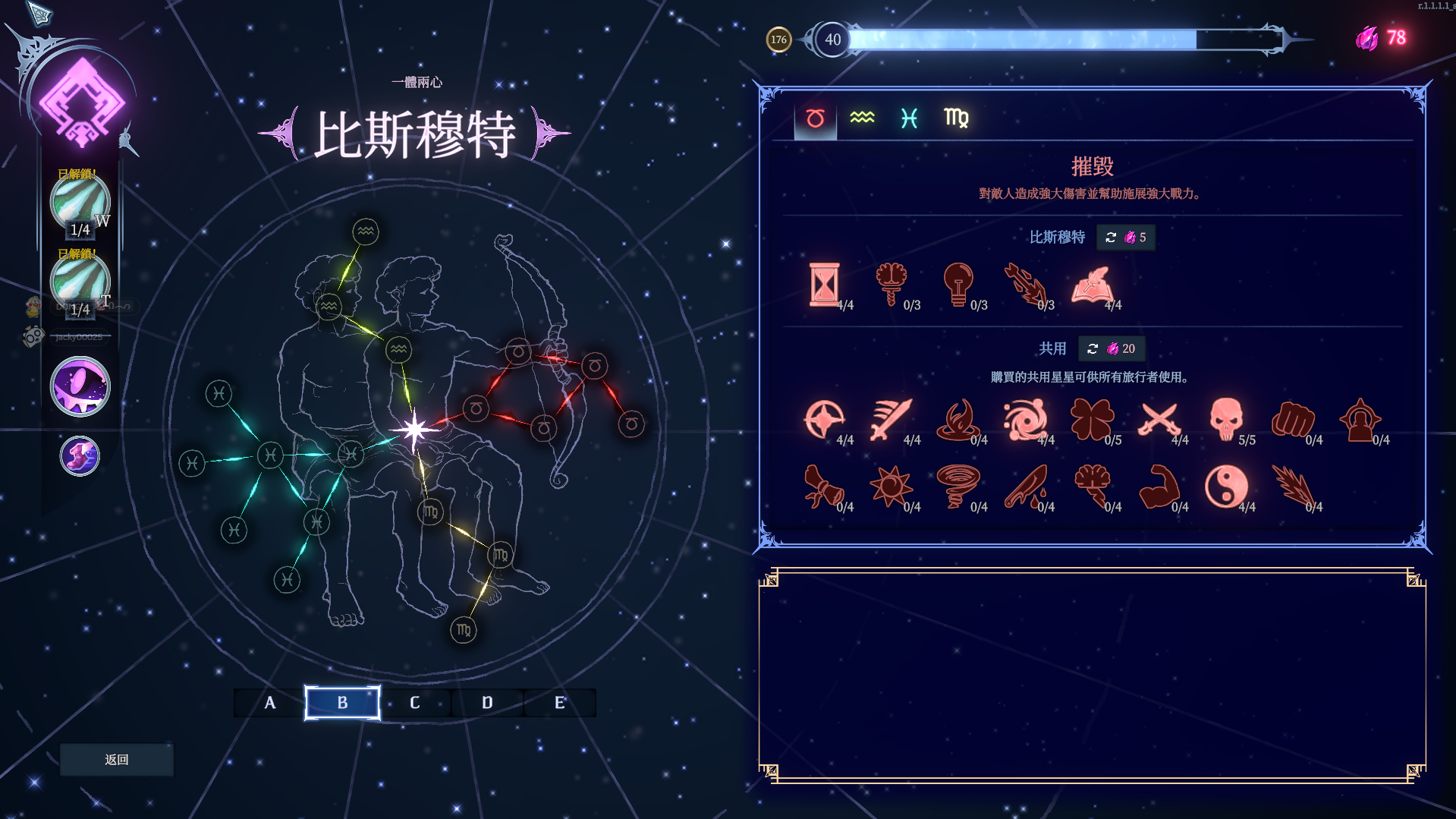Select the flexed arm shared star
Image resolution: width=1456 pixels, height=819 pixels.
[1159, 487]
